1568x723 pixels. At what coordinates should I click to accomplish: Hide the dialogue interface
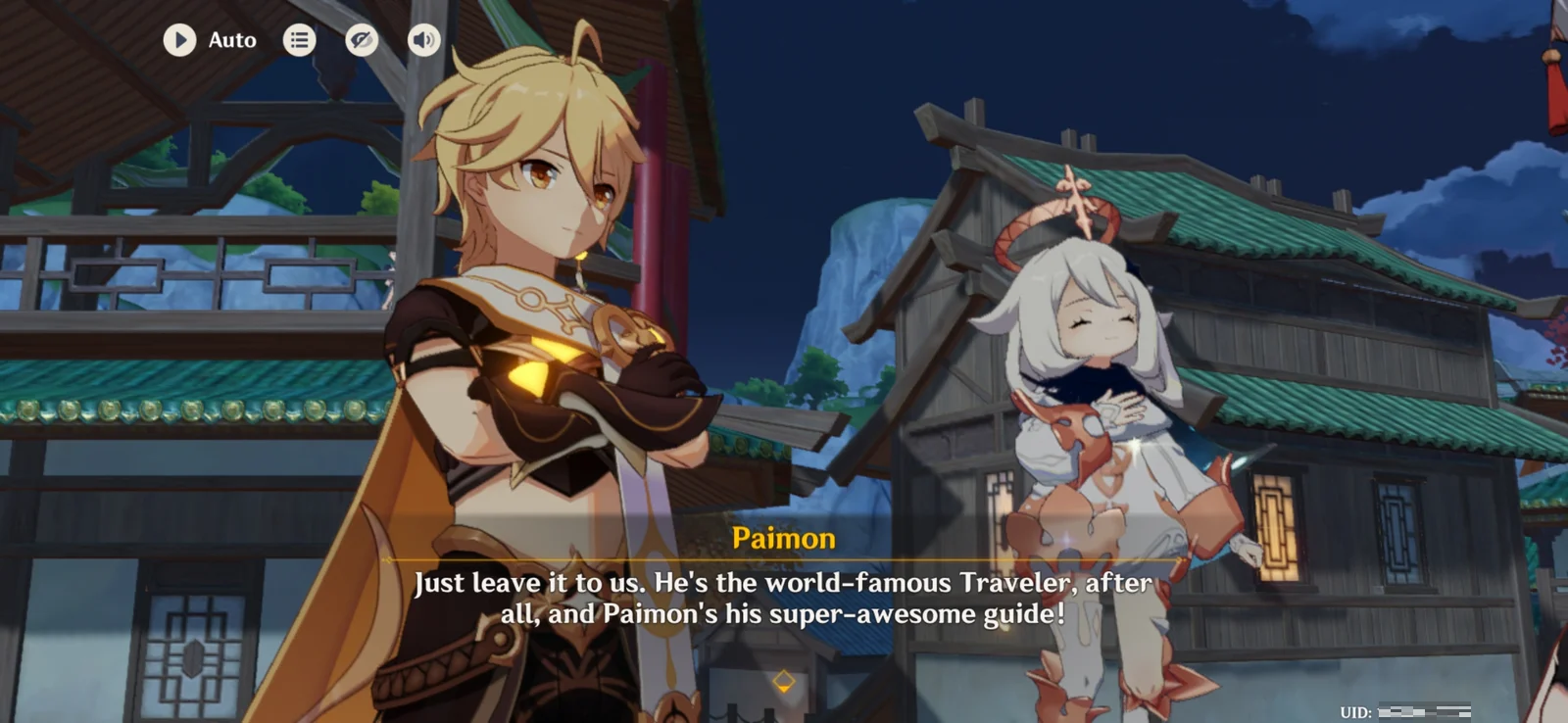tap(362, 40)
